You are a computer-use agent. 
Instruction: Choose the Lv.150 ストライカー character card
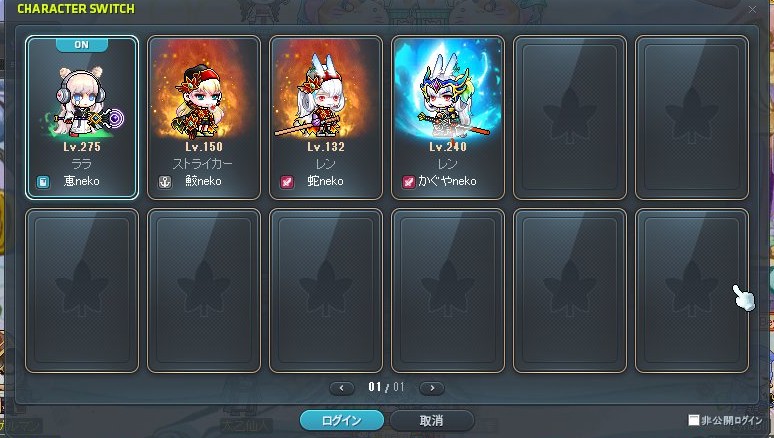point(204,117)
